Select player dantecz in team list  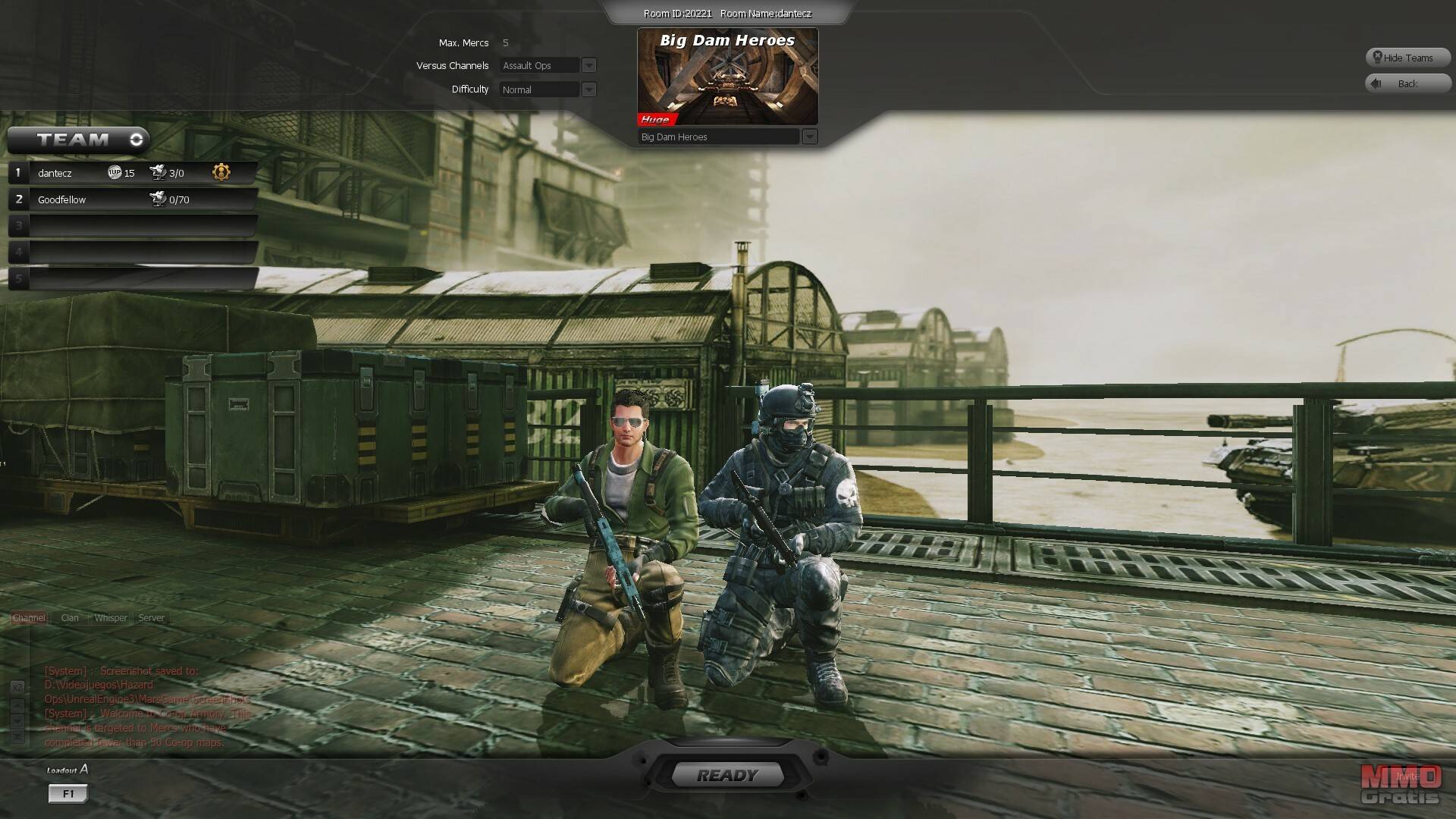pos(55,173)
